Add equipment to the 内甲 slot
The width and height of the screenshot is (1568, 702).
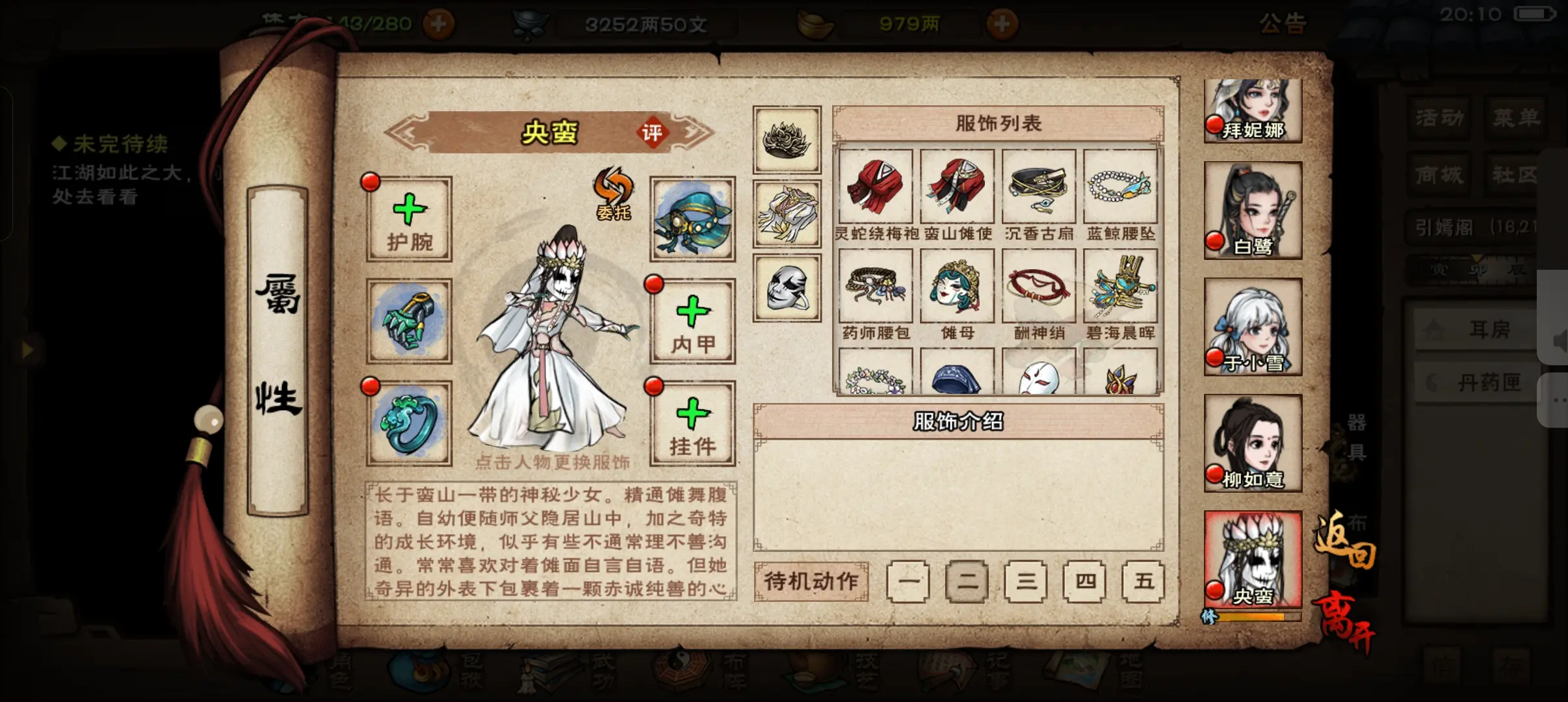[x=692, y=321]
